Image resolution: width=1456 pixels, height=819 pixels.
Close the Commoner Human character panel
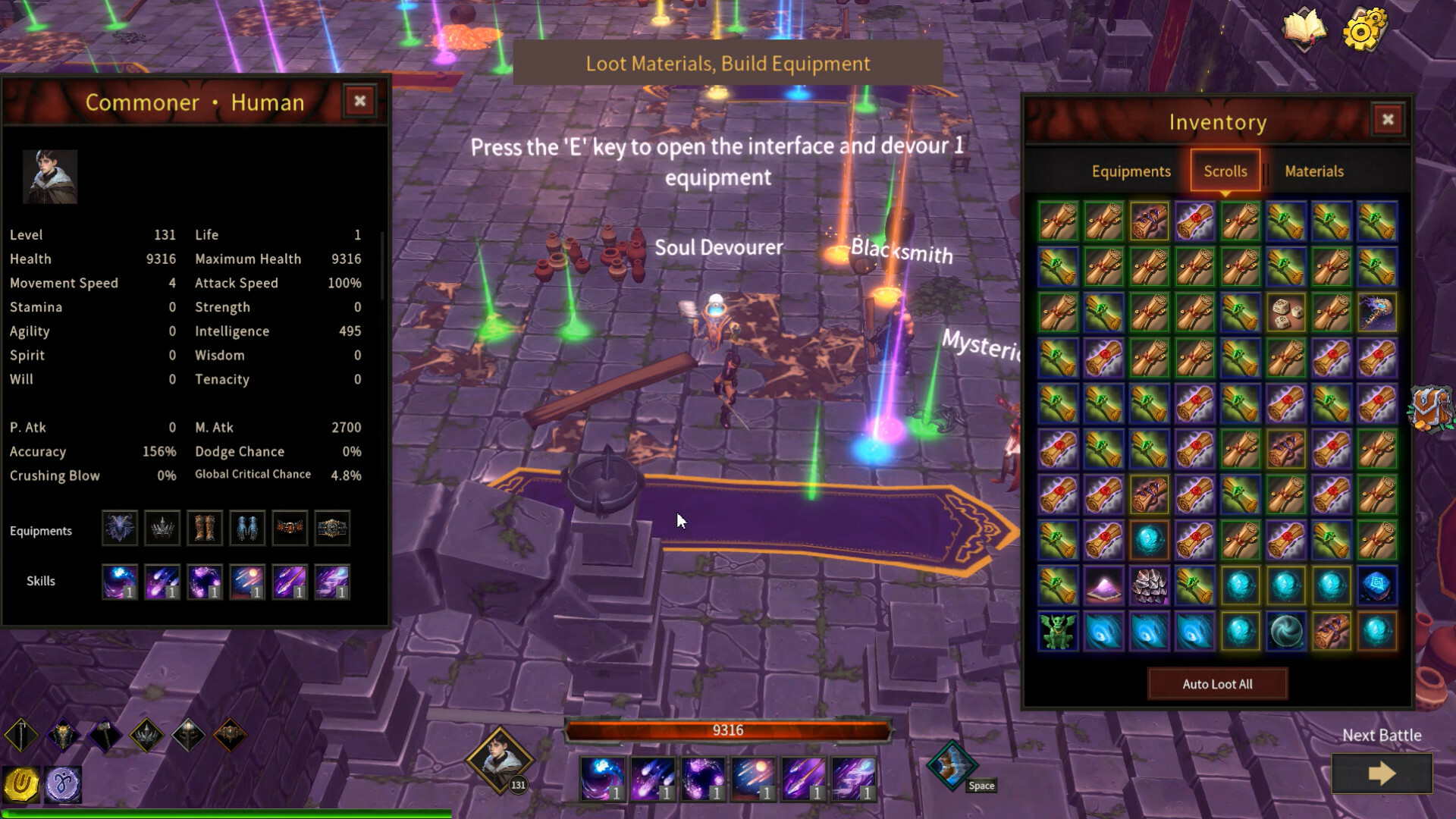[359, 101]
